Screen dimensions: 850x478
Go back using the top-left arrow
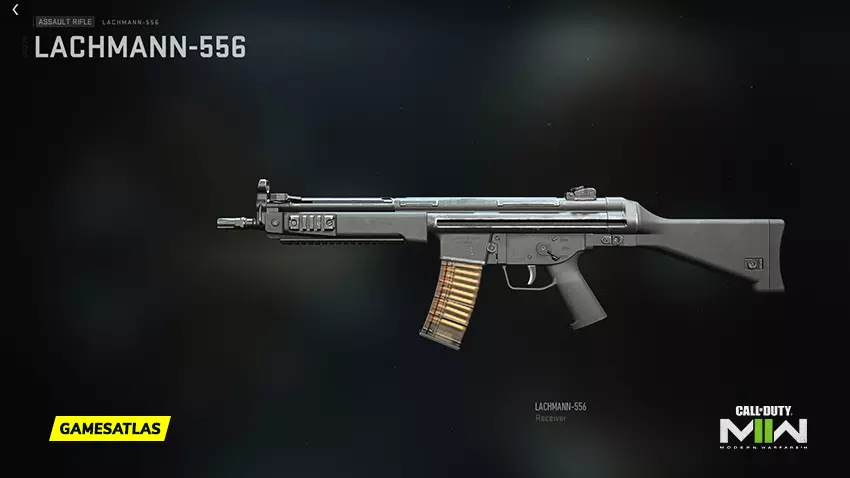(x=15, y=10)
